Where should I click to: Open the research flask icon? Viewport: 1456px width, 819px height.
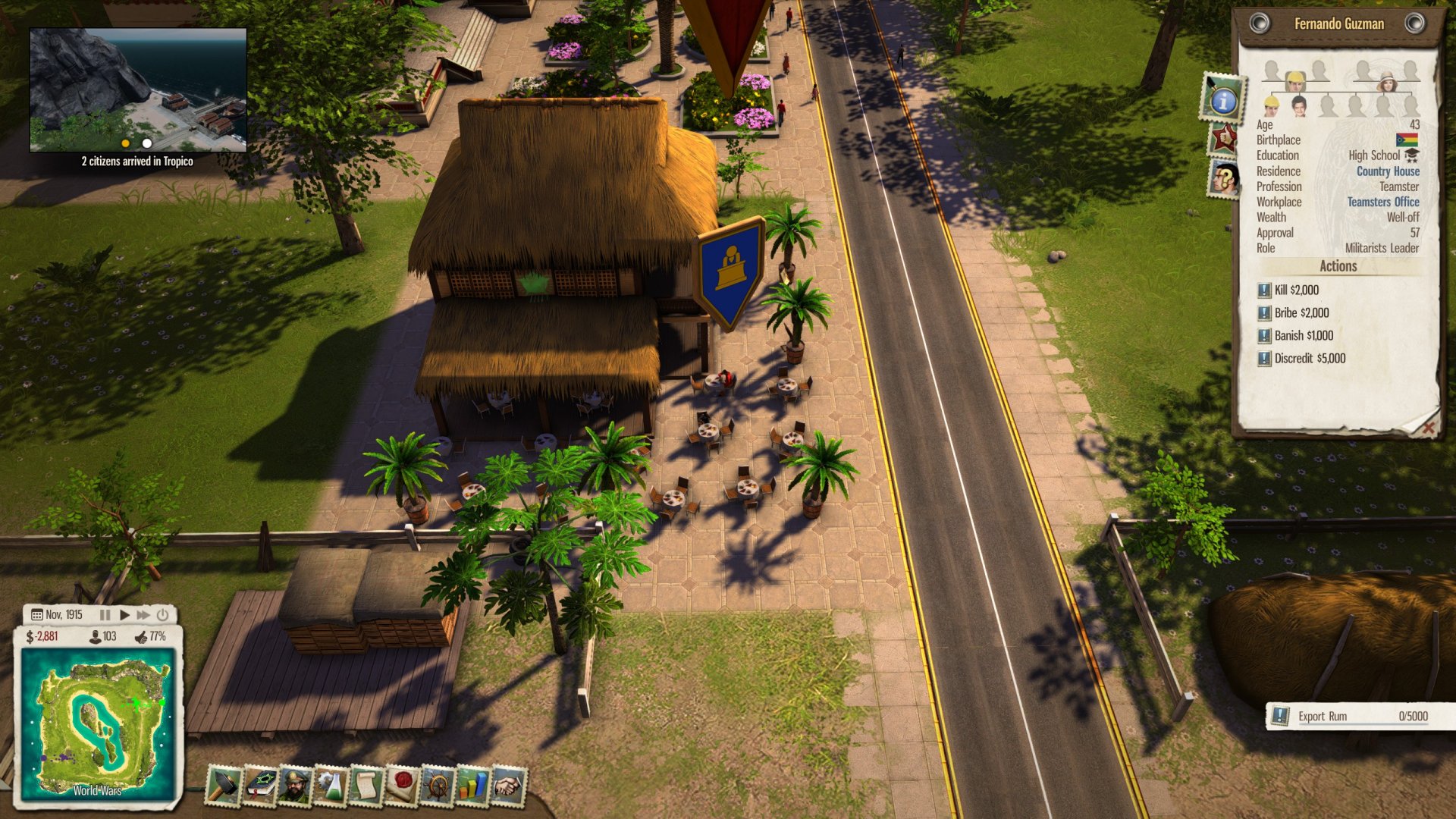pos(330,786)
